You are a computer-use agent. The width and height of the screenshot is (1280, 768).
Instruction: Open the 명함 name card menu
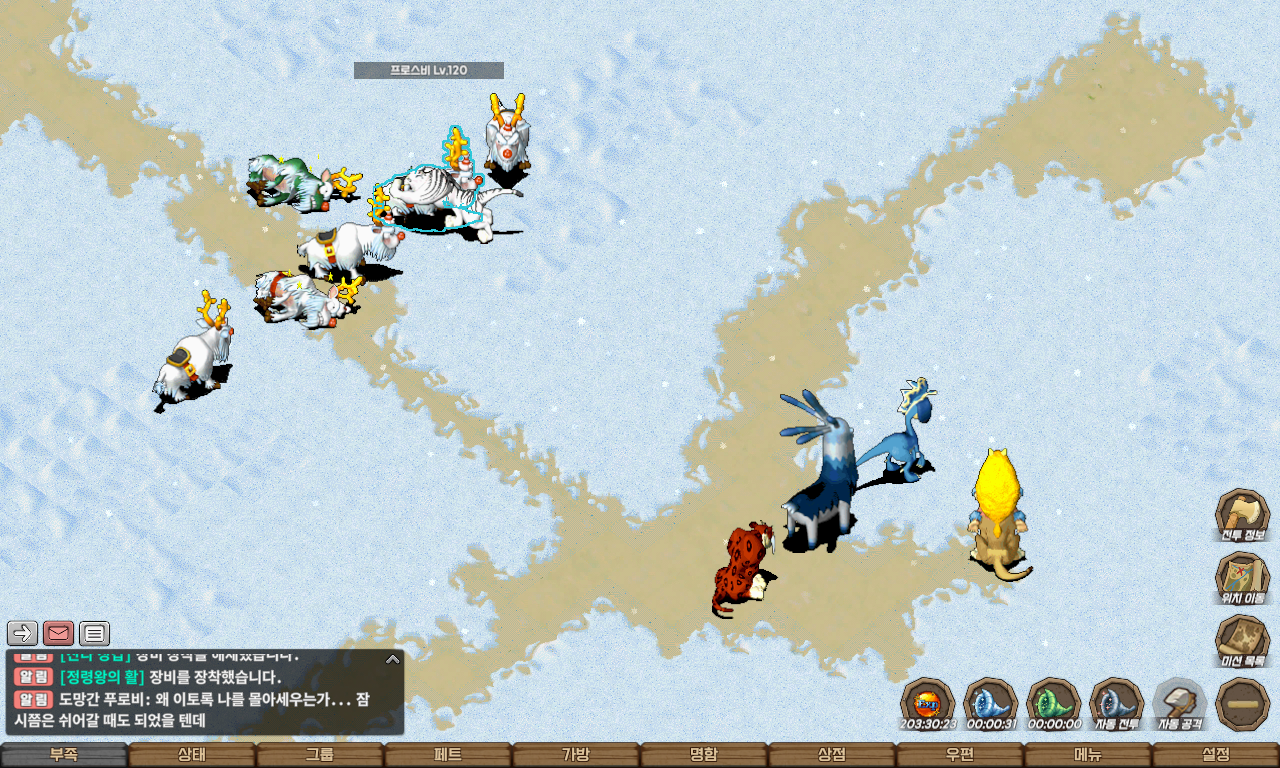pos(704,755)
